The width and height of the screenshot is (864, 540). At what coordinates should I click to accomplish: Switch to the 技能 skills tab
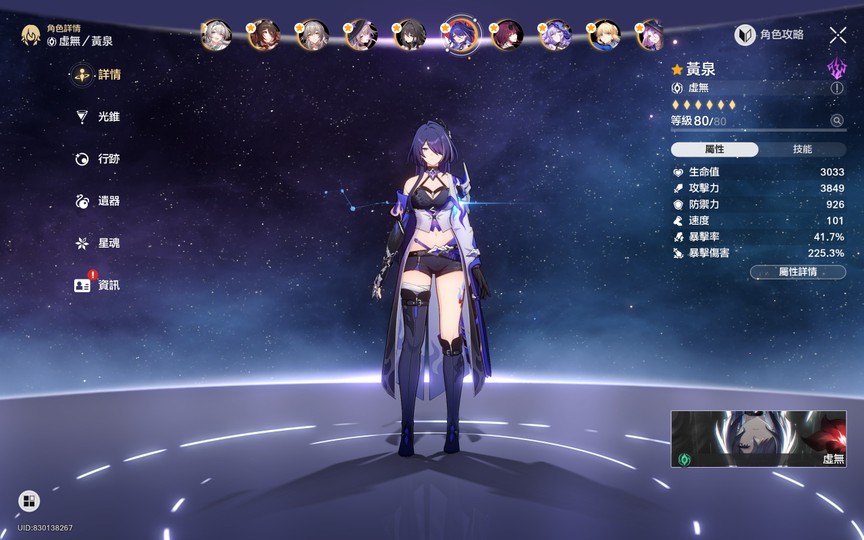[x=802, y=149]
